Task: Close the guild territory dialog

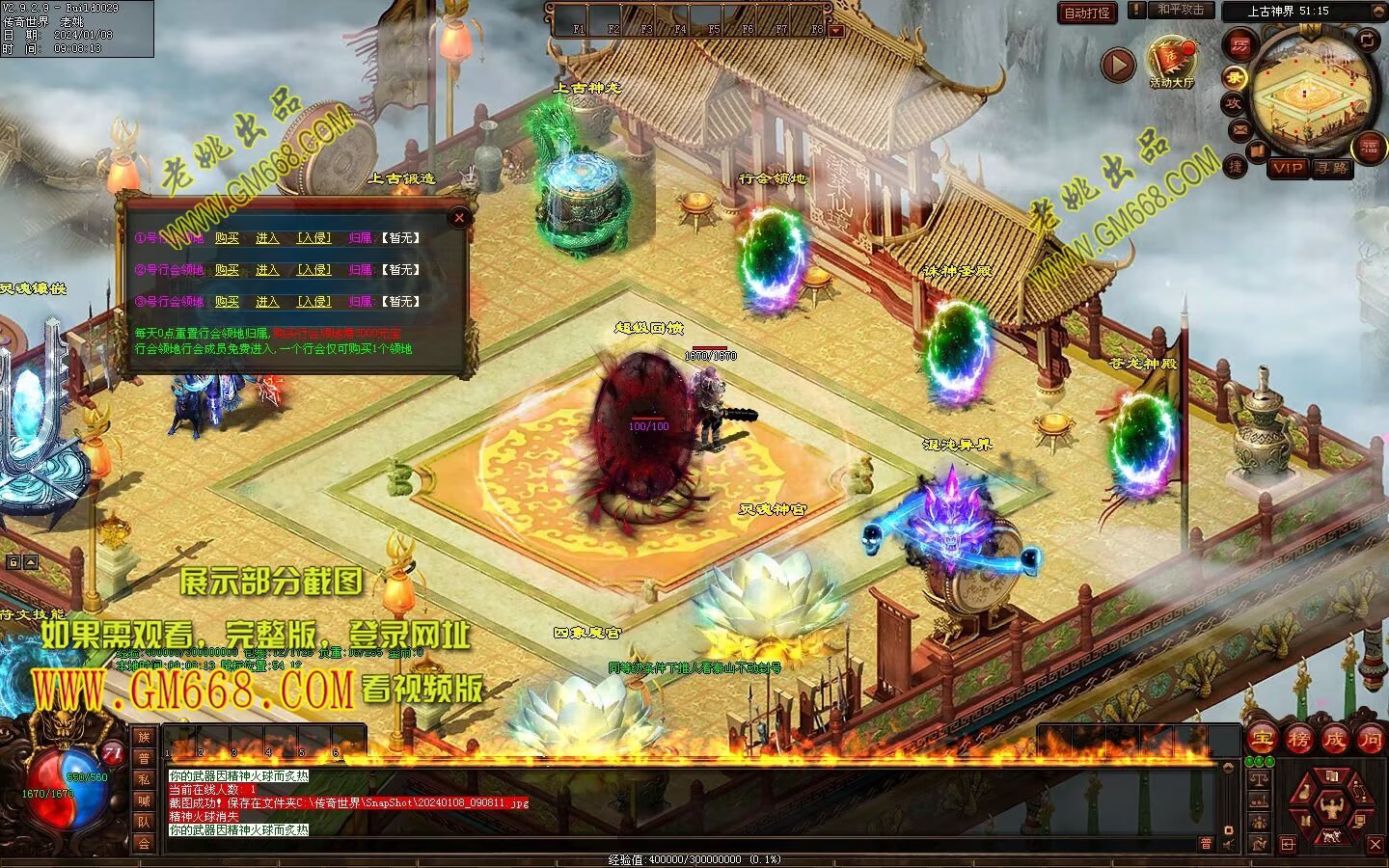Action: pos(459,218)
